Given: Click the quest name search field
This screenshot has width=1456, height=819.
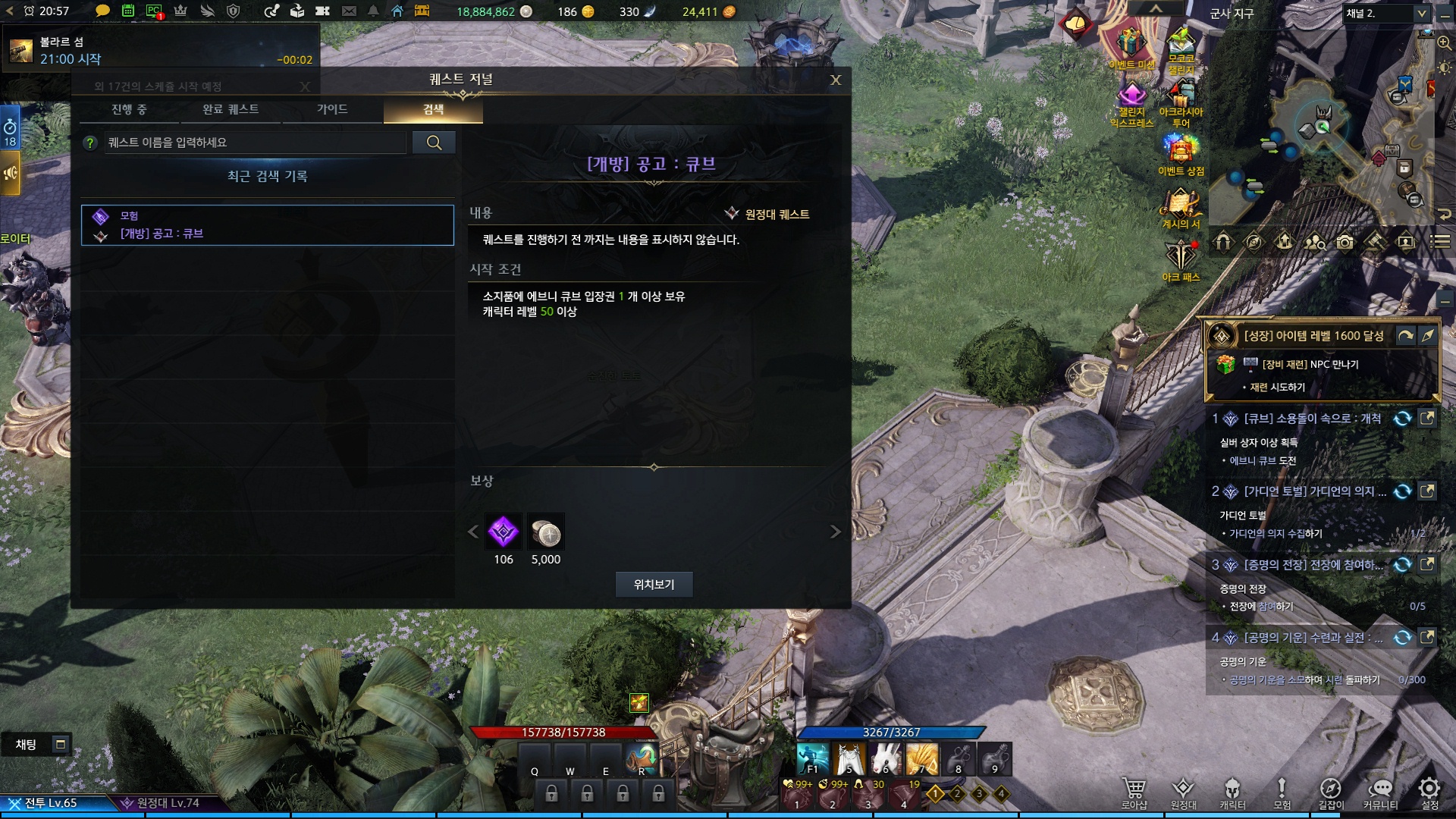Looking at the screenshot, I should click(255, 143).
